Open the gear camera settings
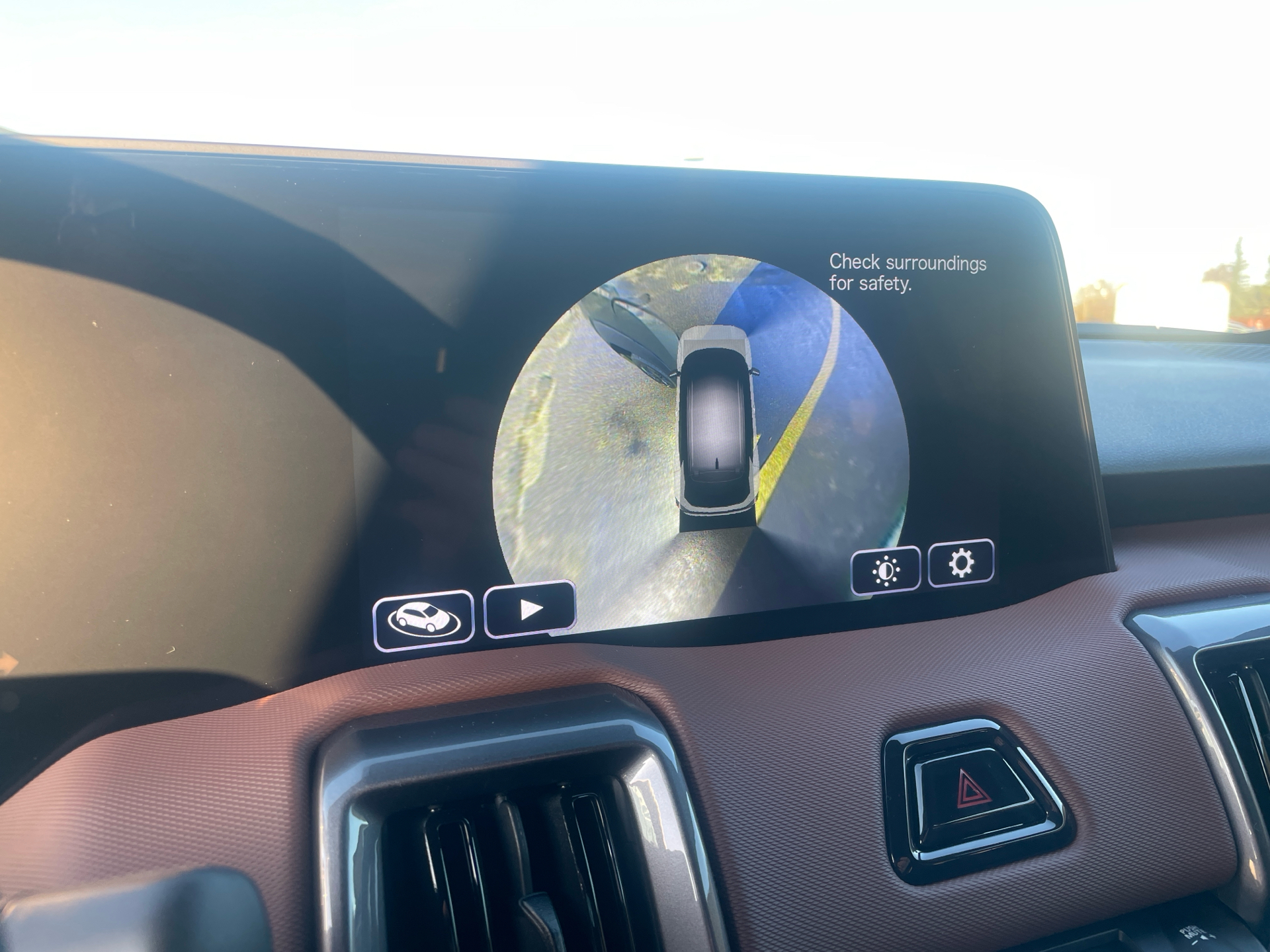The width and height of the screenshot is (1270, 952). pos(960,563)
